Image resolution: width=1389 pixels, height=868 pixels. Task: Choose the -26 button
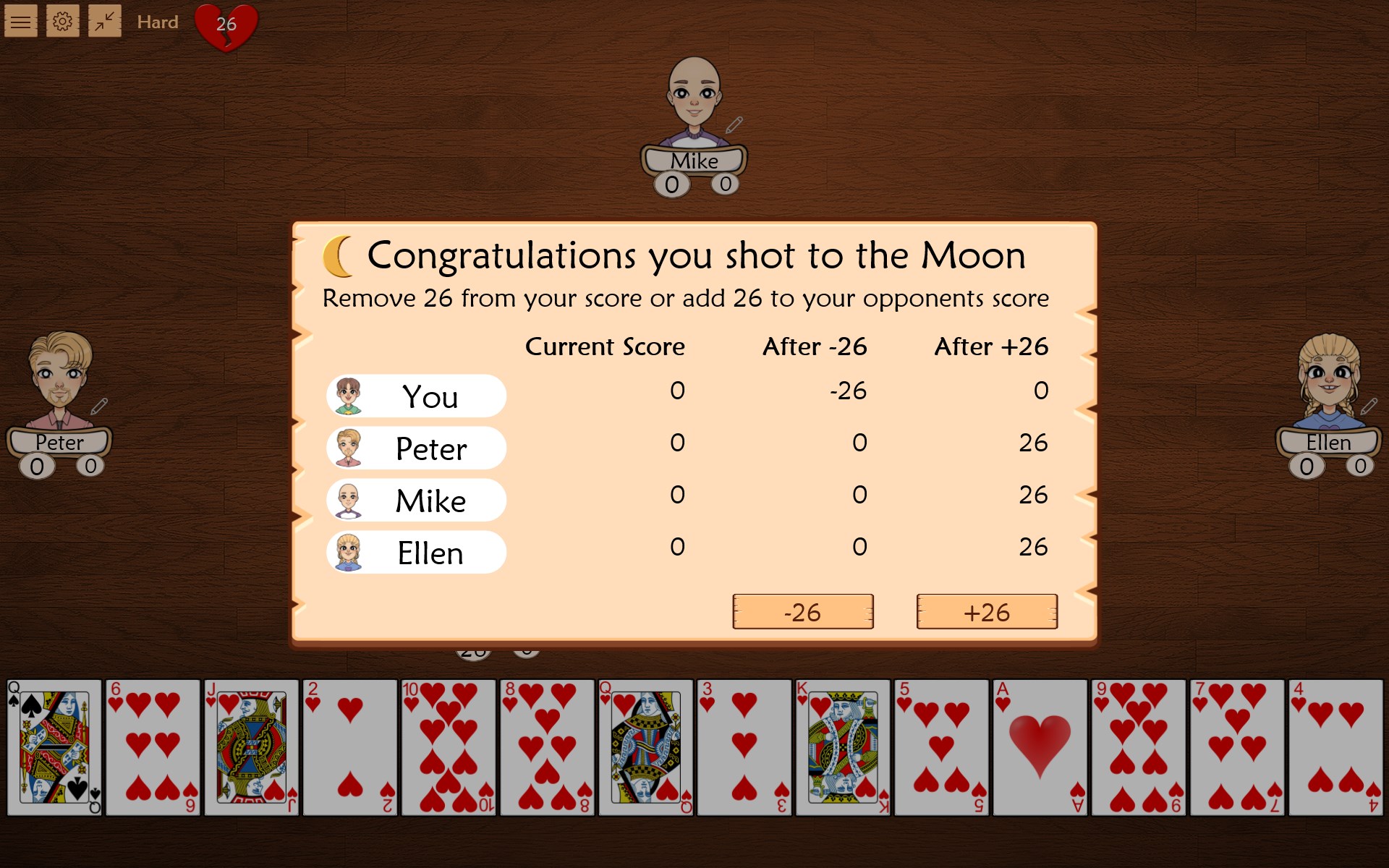pyautogui.click(x=802, y=612)
